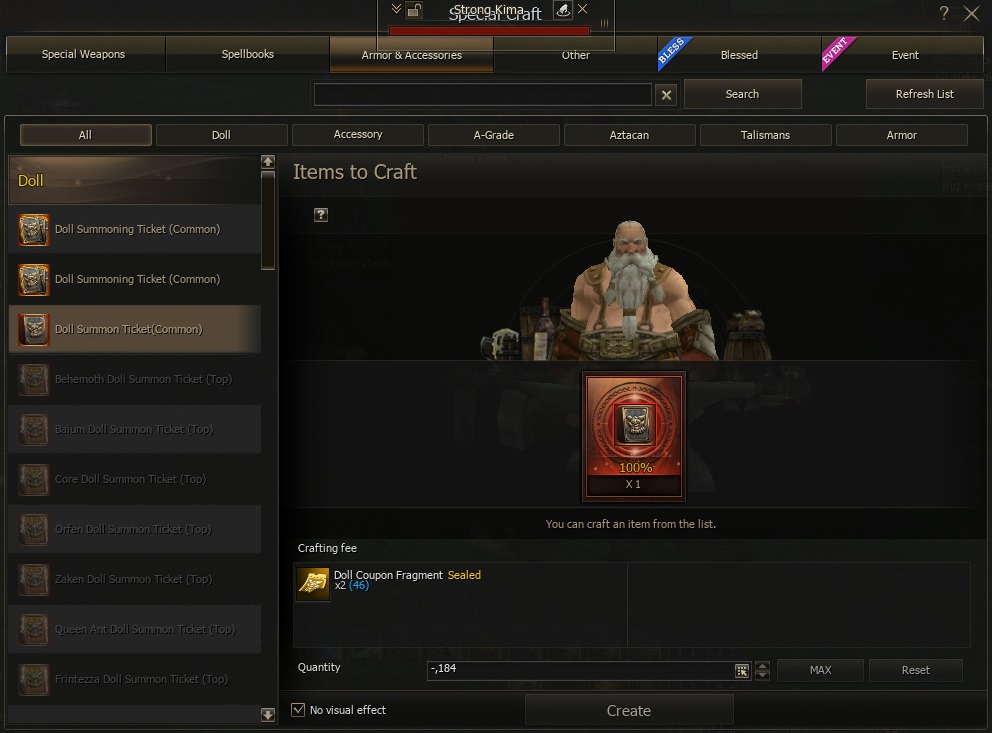Switch to the Special Weapons tab
992x733 pixels.
(x=84, y=55)
